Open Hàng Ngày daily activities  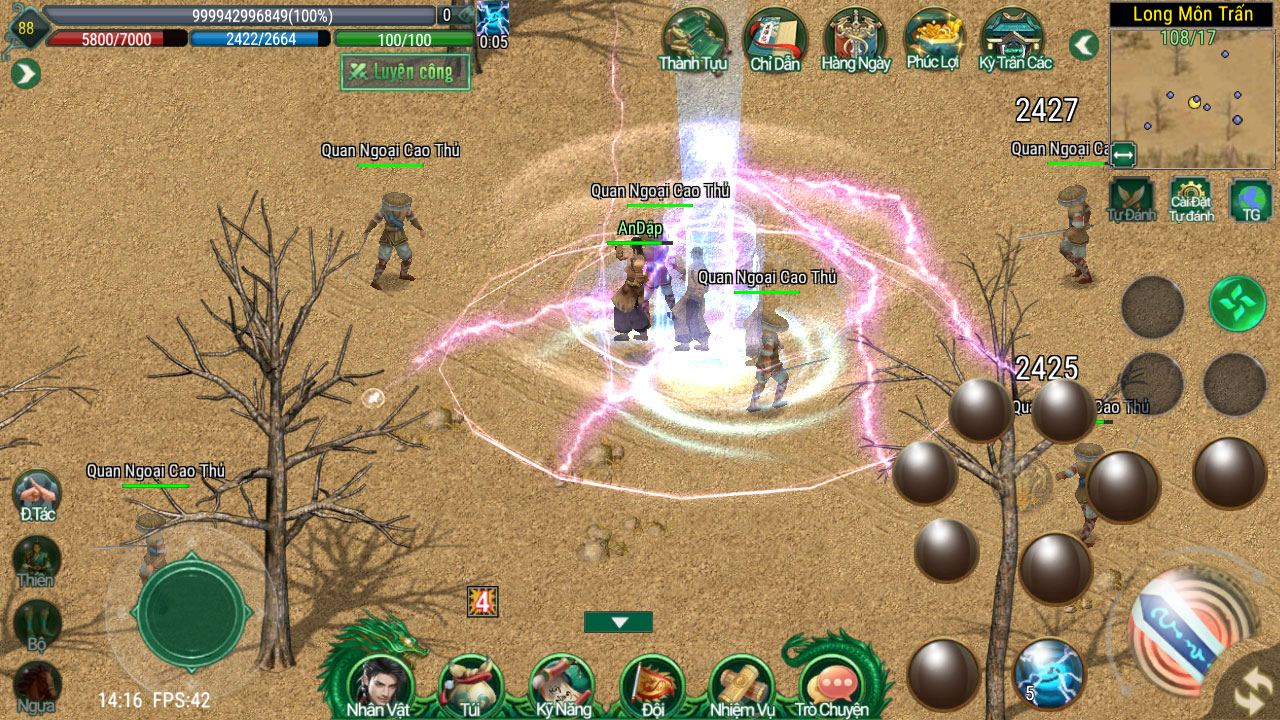click(x=855, y=39)
